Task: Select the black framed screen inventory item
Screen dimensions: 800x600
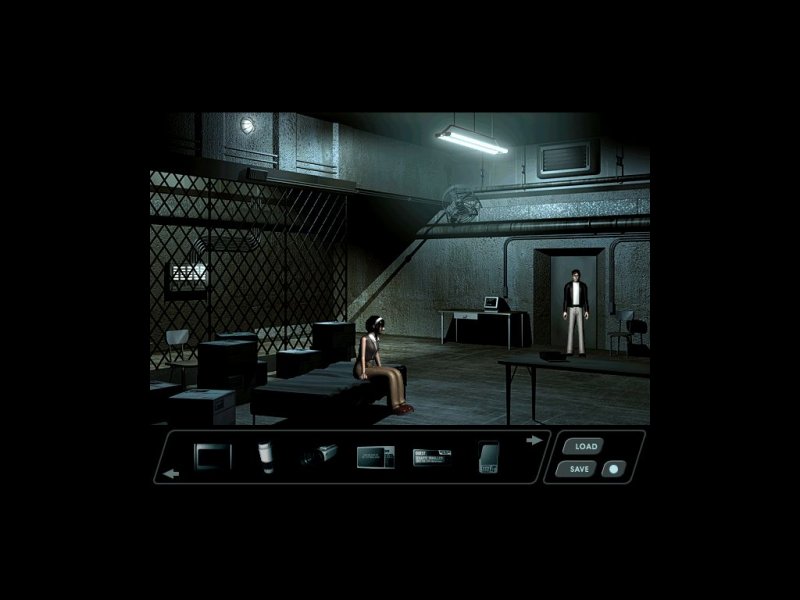Action: click(212, 457)
